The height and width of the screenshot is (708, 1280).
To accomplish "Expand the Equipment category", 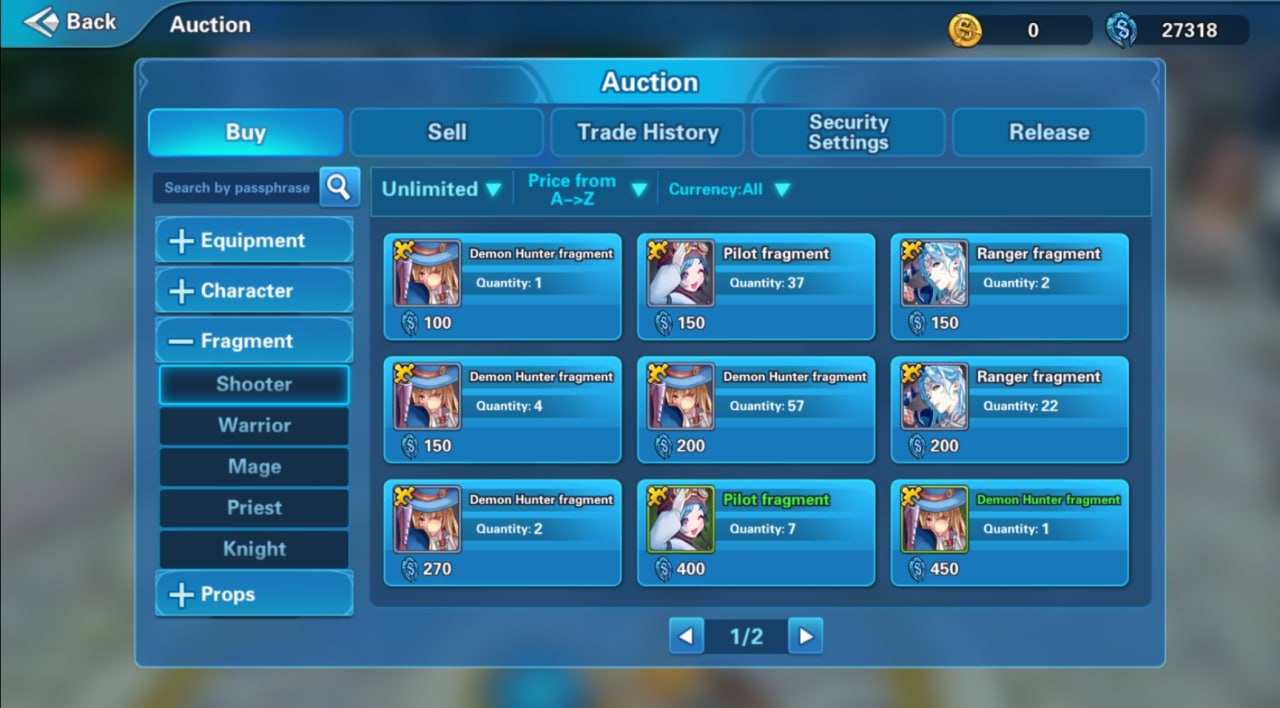I will (x=253, y=241).
